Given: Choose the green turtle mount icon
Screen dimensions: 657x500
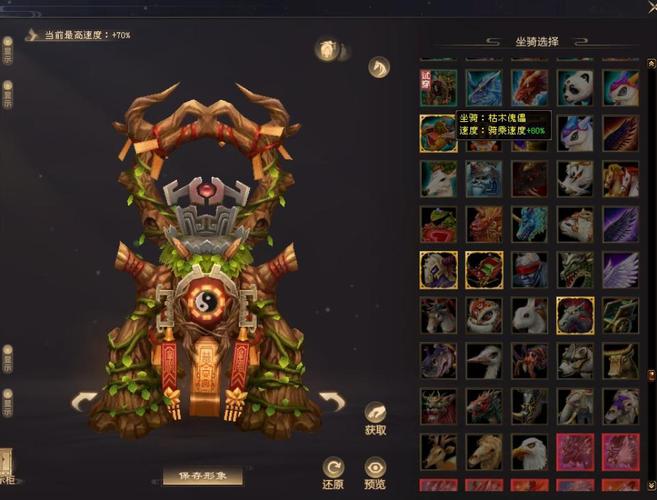Looking at the screenshot, I should tap(438, 224).
